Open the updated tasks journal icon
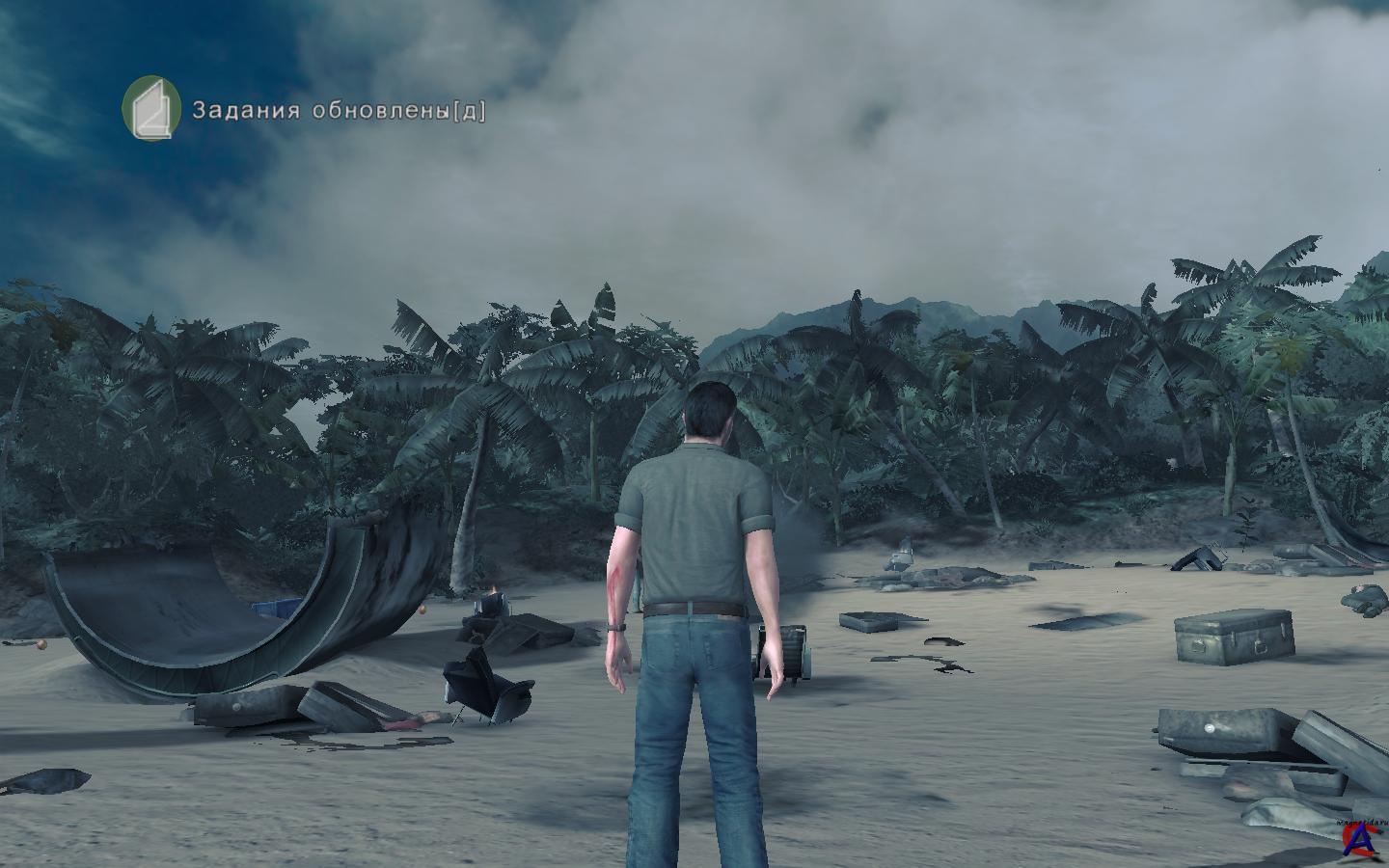The height and width of the screenshot is (868, 1389). pos(153,108)
